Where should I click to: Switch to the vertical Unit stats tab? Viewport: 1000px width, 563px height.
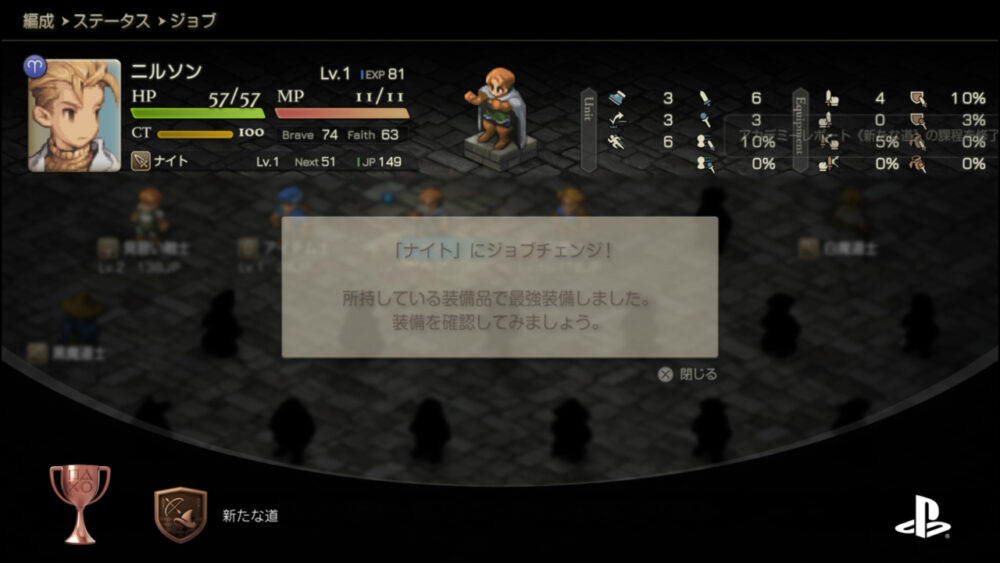coord(588,130)
